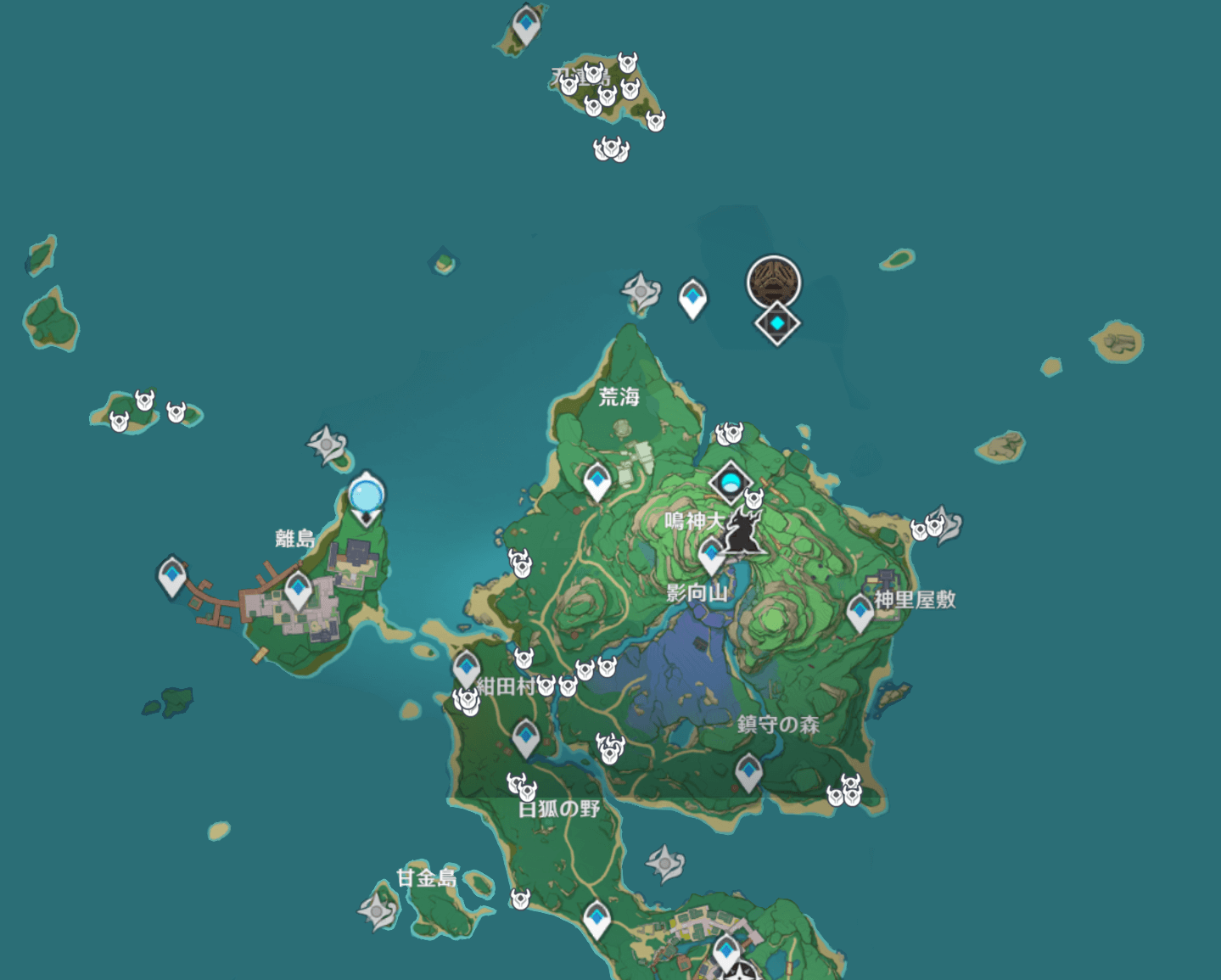Click the waypoint marker left of Ritou docks
The width and height of the screenshot is (1221, 980).
[173, 575]
